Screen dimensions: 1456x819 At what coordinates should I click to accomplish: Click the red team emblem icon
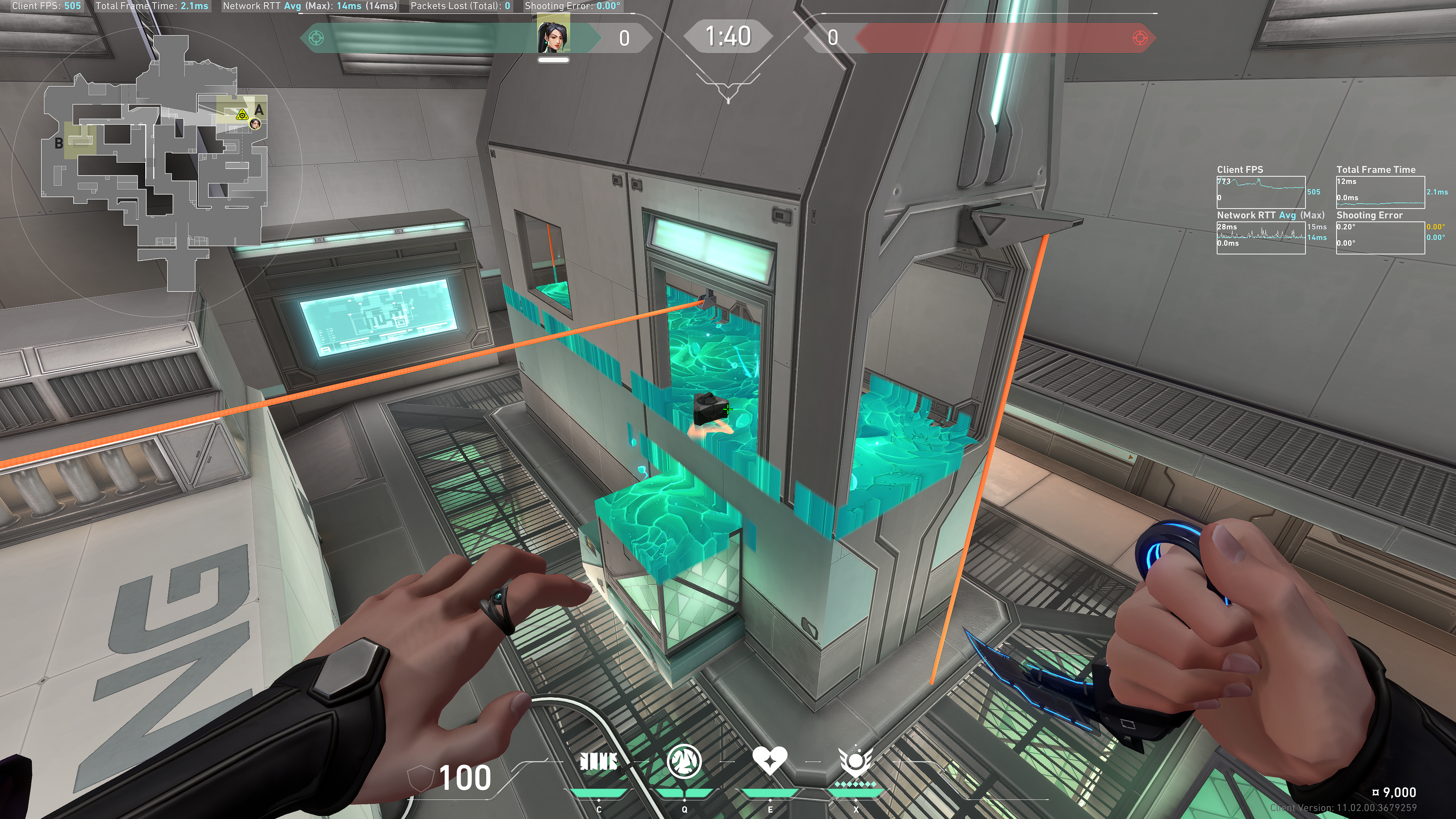[x=1140, y=38]
